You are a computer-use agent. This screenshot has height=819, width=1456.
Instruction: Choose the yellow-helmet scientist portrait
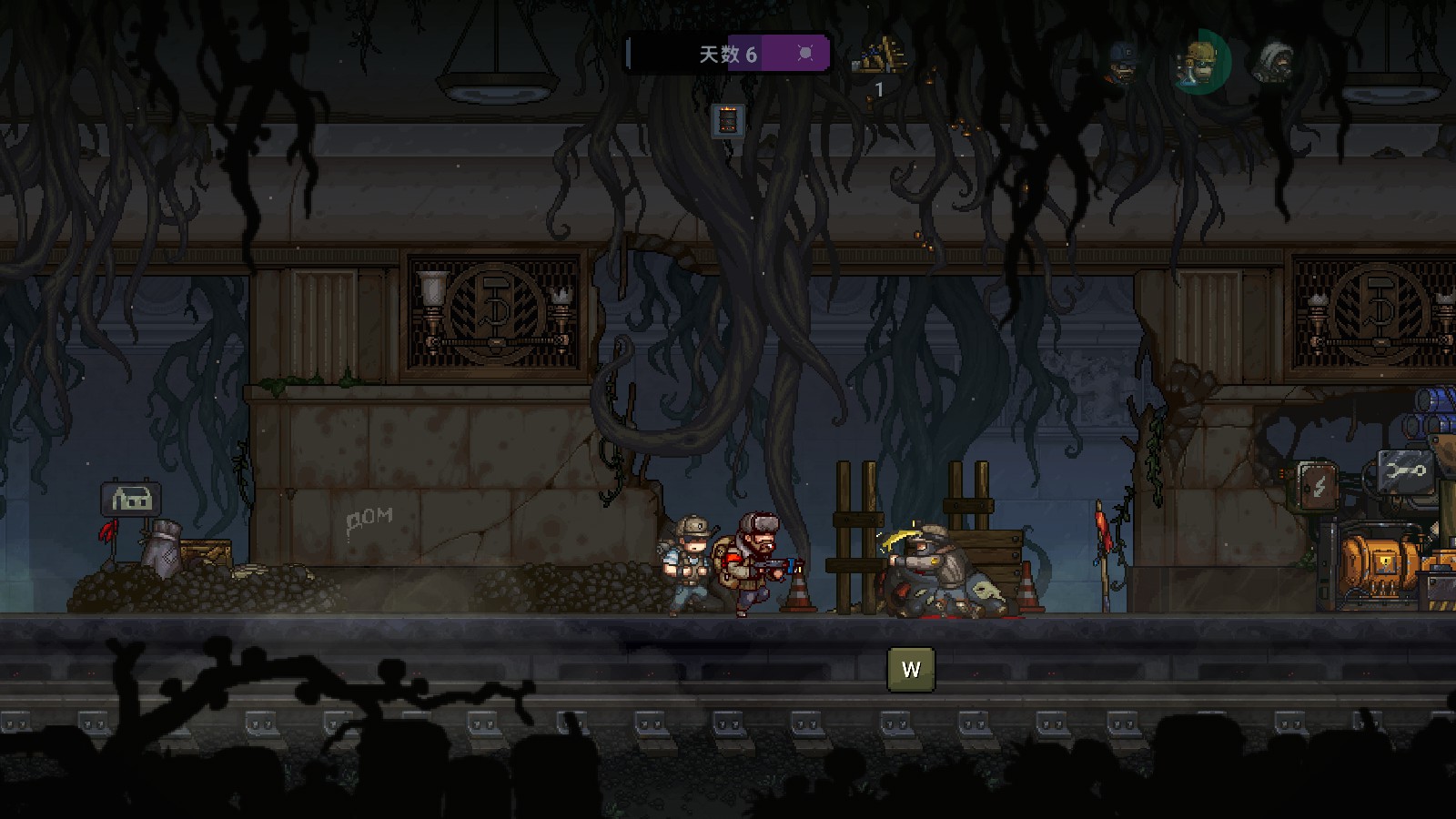tap(1200, 62)
